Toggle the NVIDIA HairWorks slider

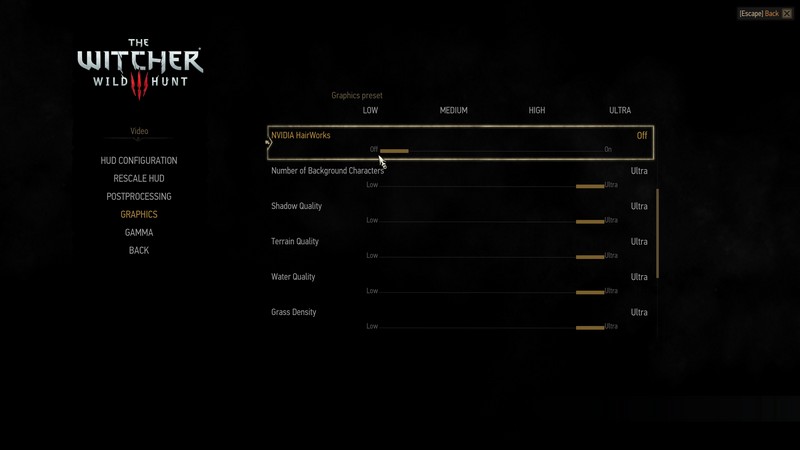click(491, 151)
